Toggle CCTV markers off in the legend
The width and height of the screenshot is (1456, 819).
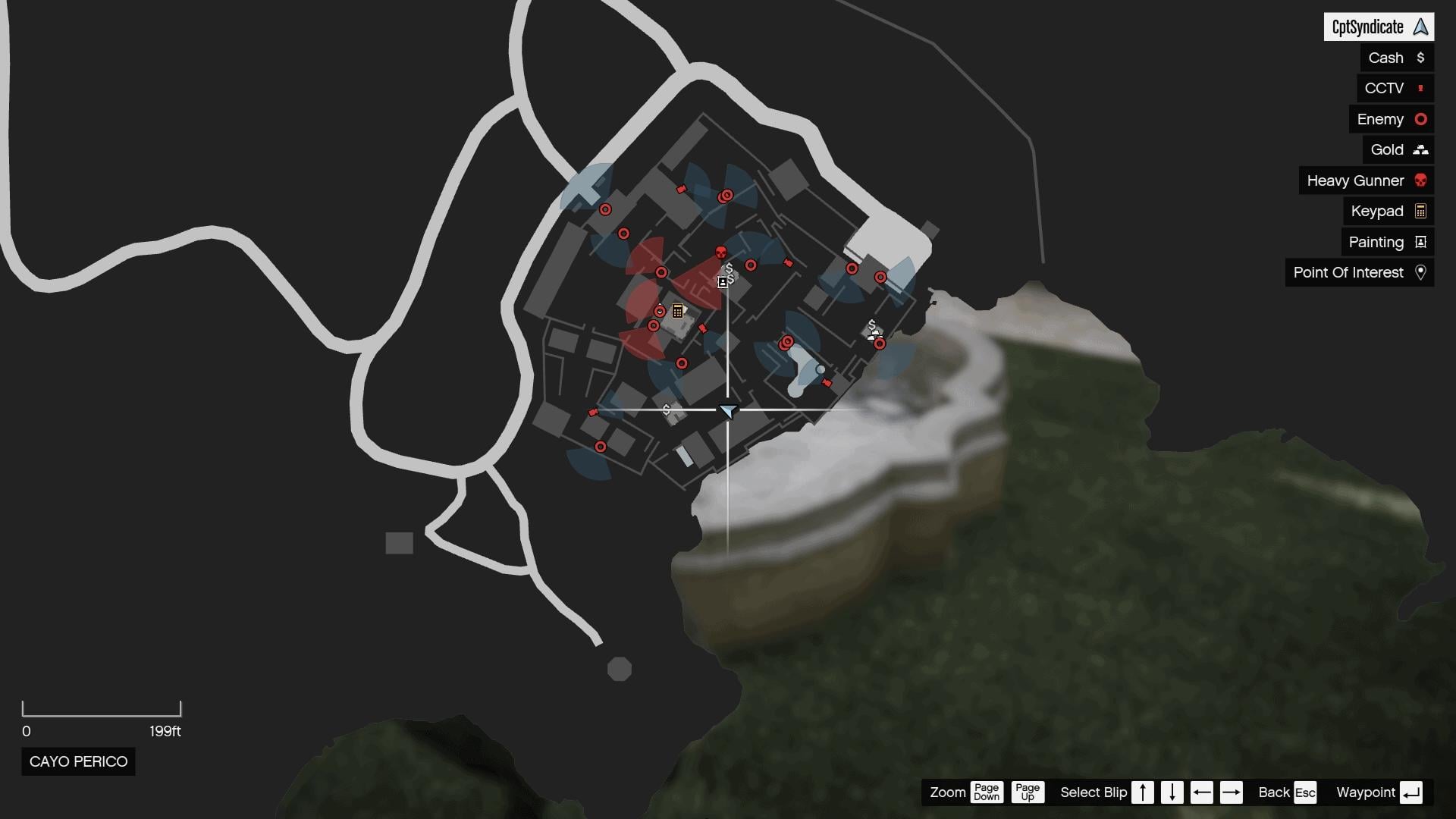click(1394, 88)
